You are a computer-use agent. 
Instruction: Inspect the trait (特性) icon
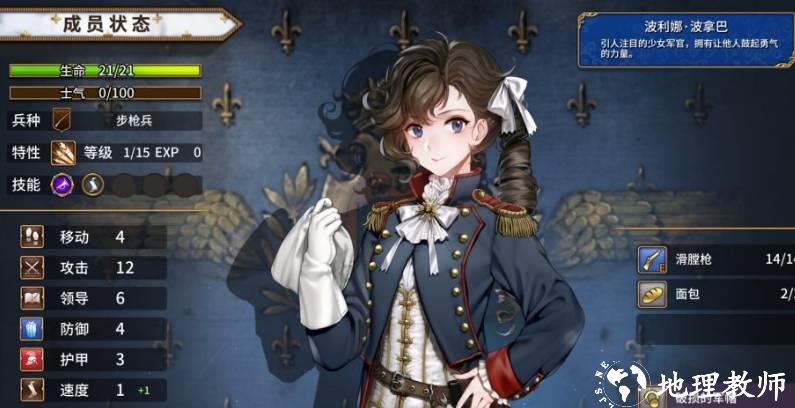[x=63, y=153]
